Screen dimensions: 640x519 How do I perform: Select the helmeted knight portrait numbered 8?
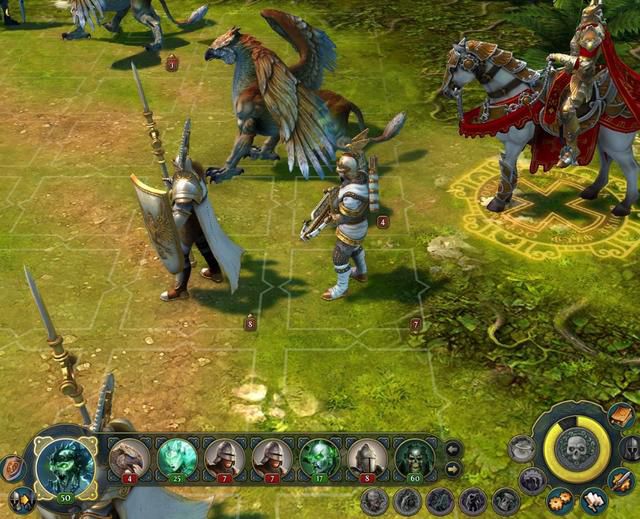[x=367, y=458]
